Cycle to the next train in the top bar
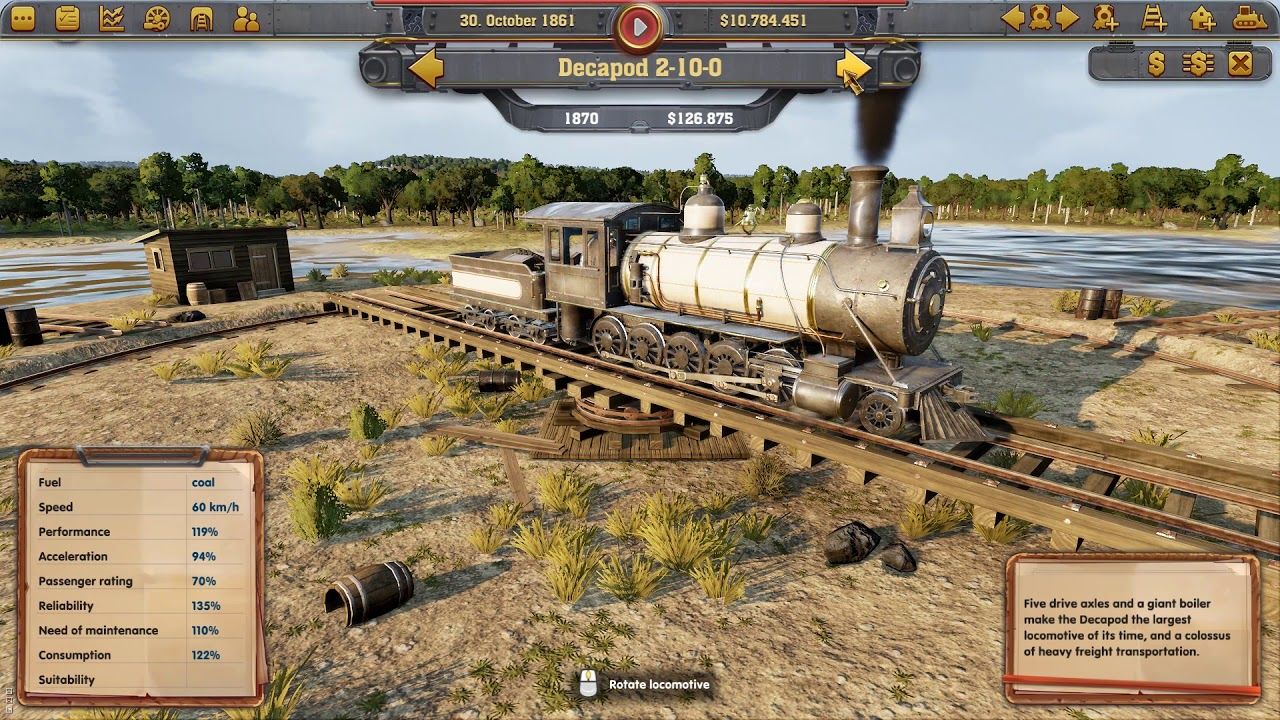 coord(1068,18)
